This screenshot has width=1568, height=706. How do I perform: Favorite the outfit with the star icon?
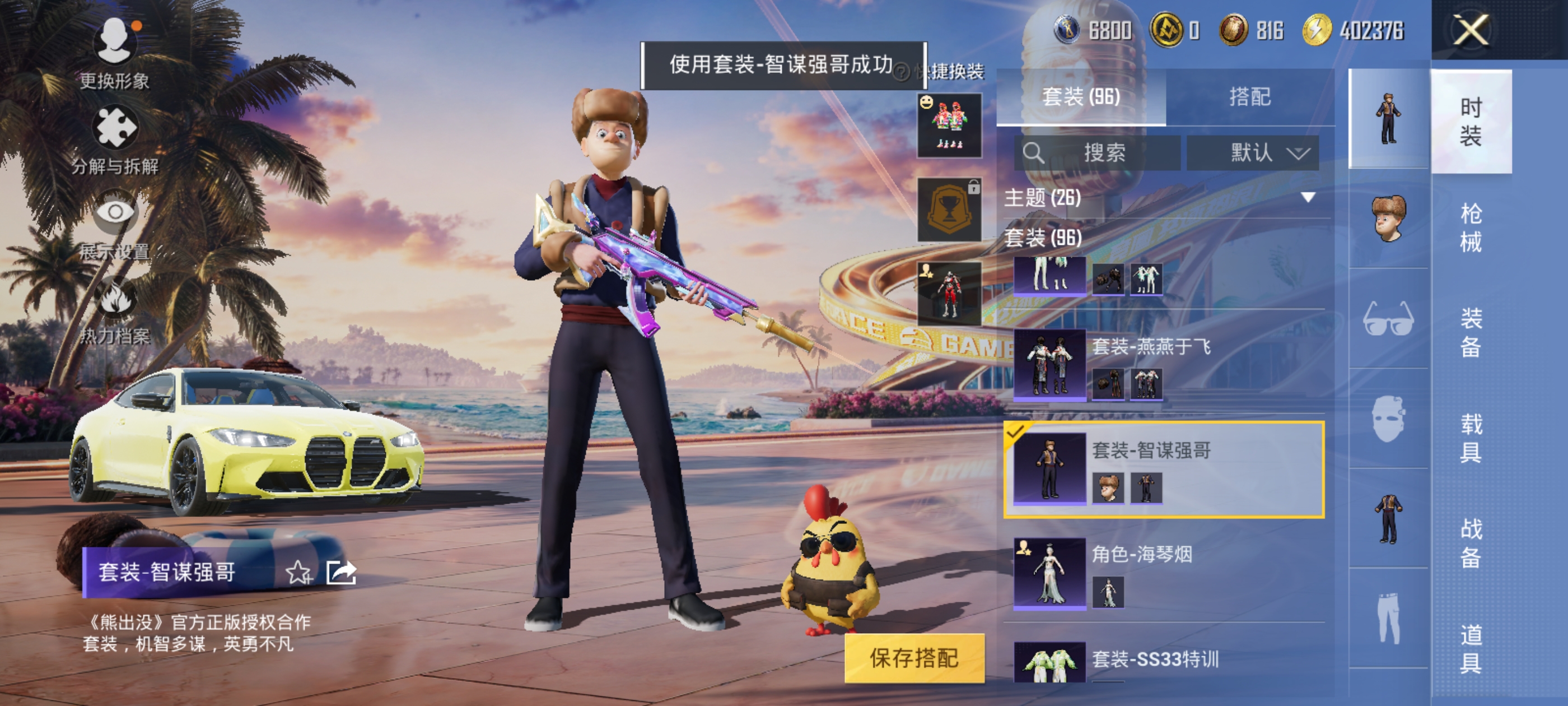(x=298, y=573)
